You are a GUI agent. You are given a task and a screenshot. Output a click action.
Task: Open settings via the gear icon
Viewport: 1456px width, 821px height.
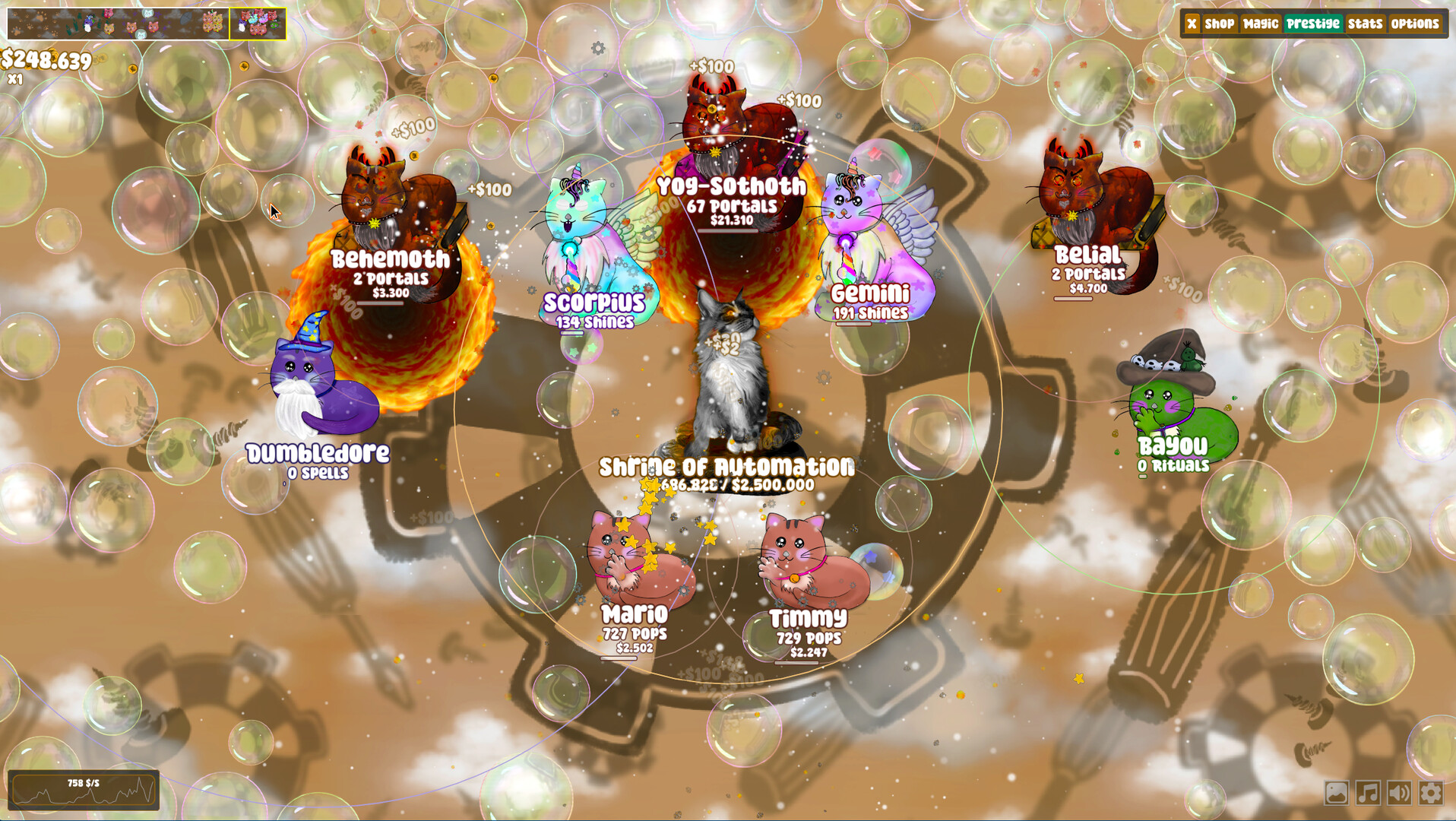coord(1431,793)
